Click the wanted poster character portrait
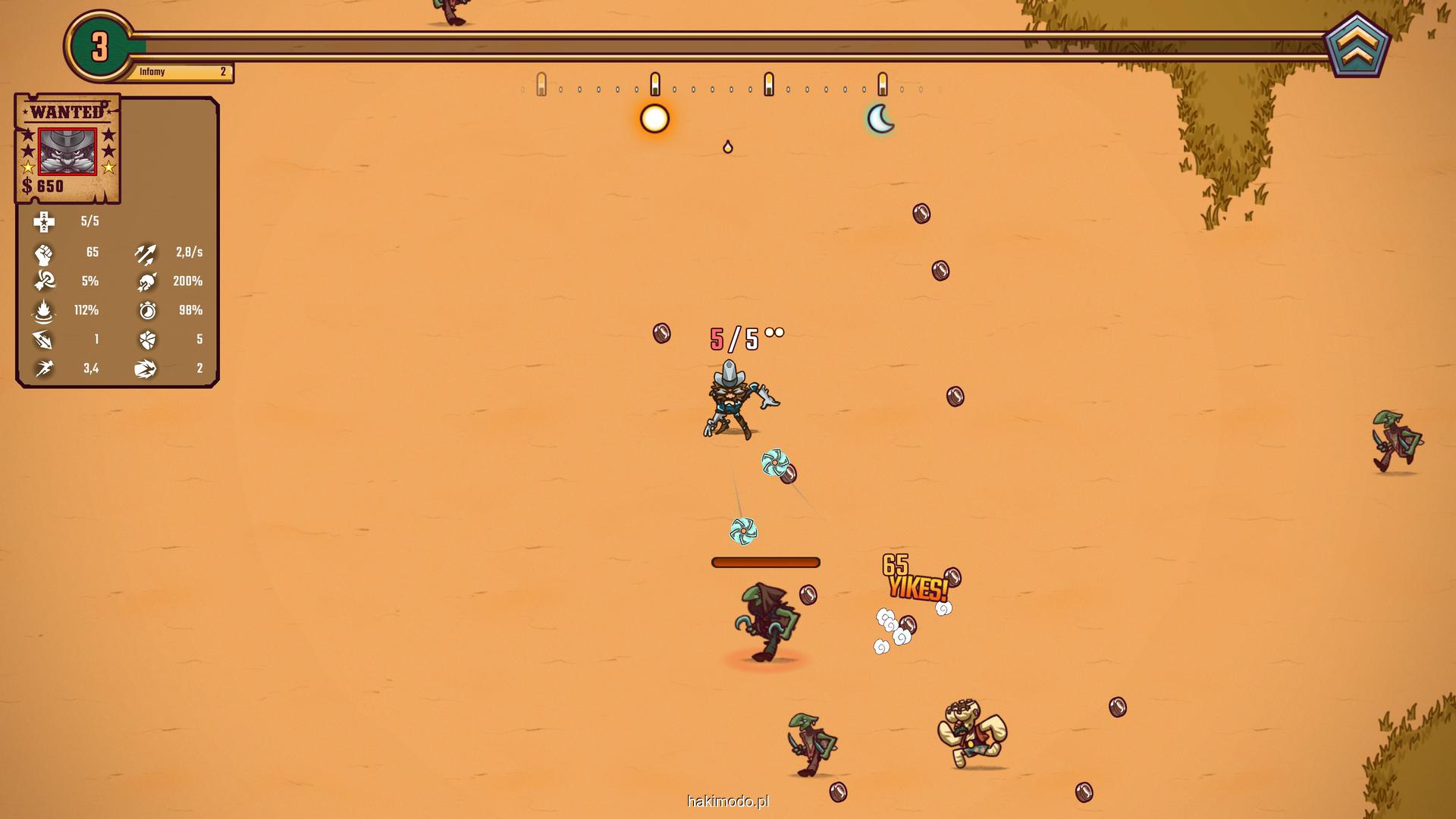This screenshot has height=819, width=1456. click(x=67, y=151)
